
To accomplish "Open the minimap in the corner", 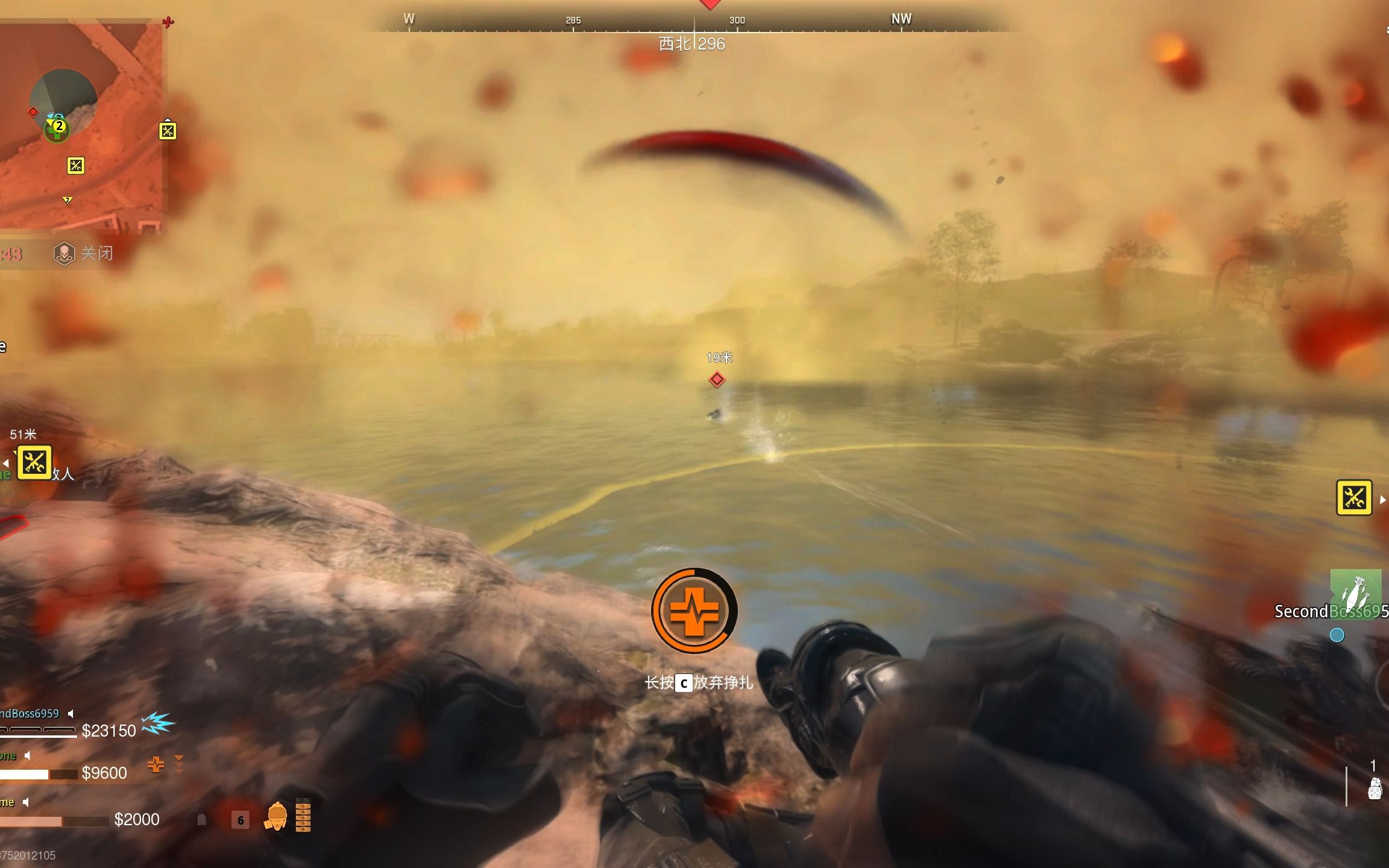I will click(x=81, y=127).
